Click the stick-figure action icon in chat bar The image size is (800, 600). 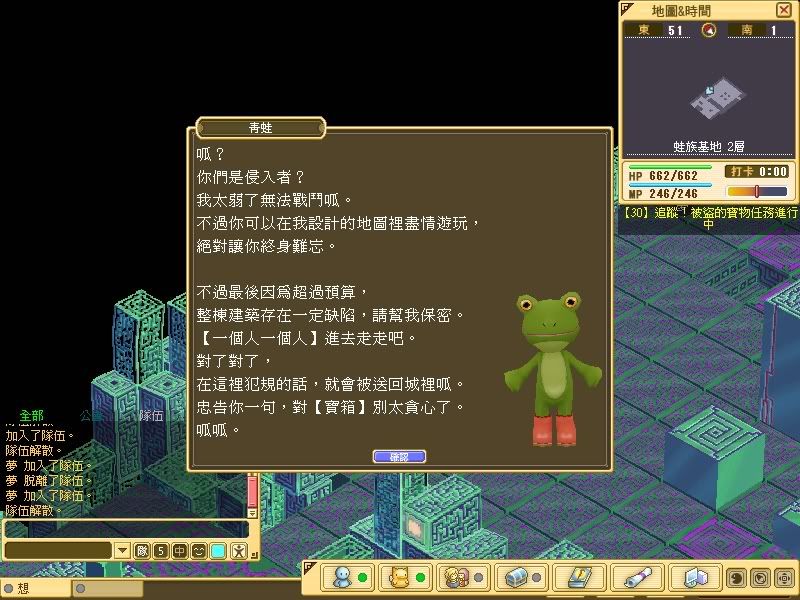tap(238, 551)
